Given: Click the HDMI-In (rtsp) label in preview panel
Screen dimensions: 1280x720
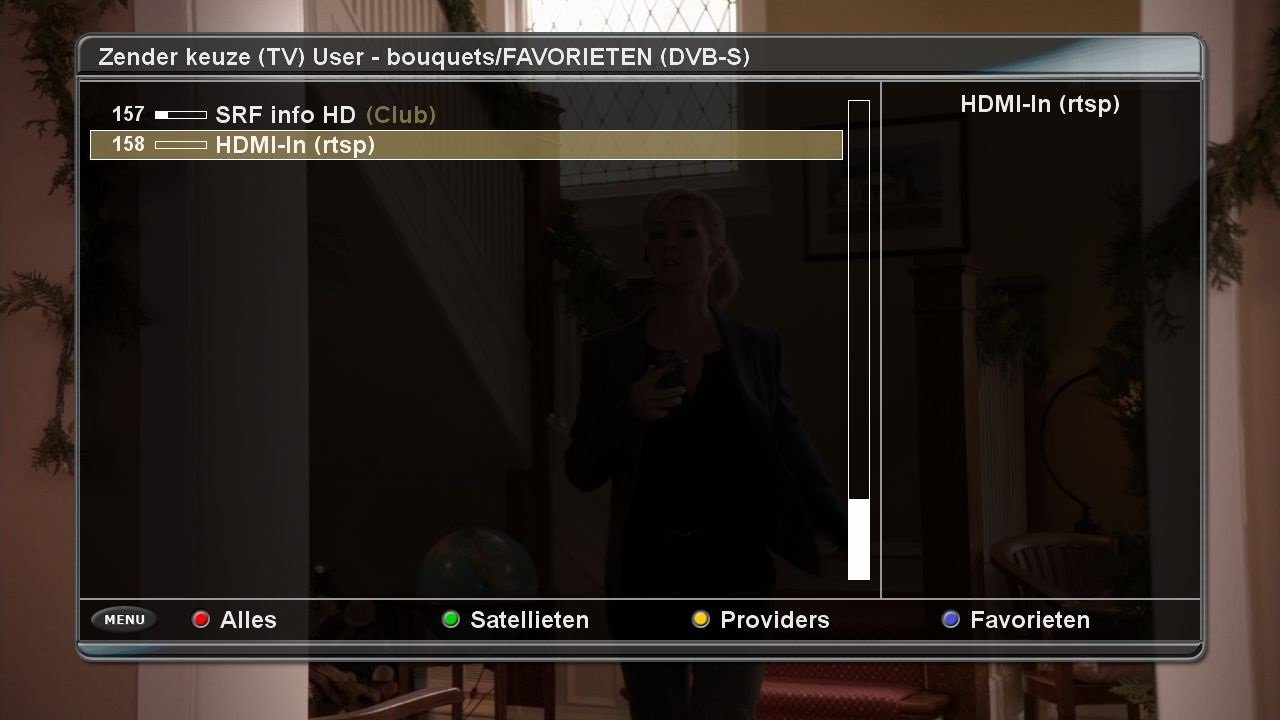Looking at the screenshot, I should pos(1040,104).
